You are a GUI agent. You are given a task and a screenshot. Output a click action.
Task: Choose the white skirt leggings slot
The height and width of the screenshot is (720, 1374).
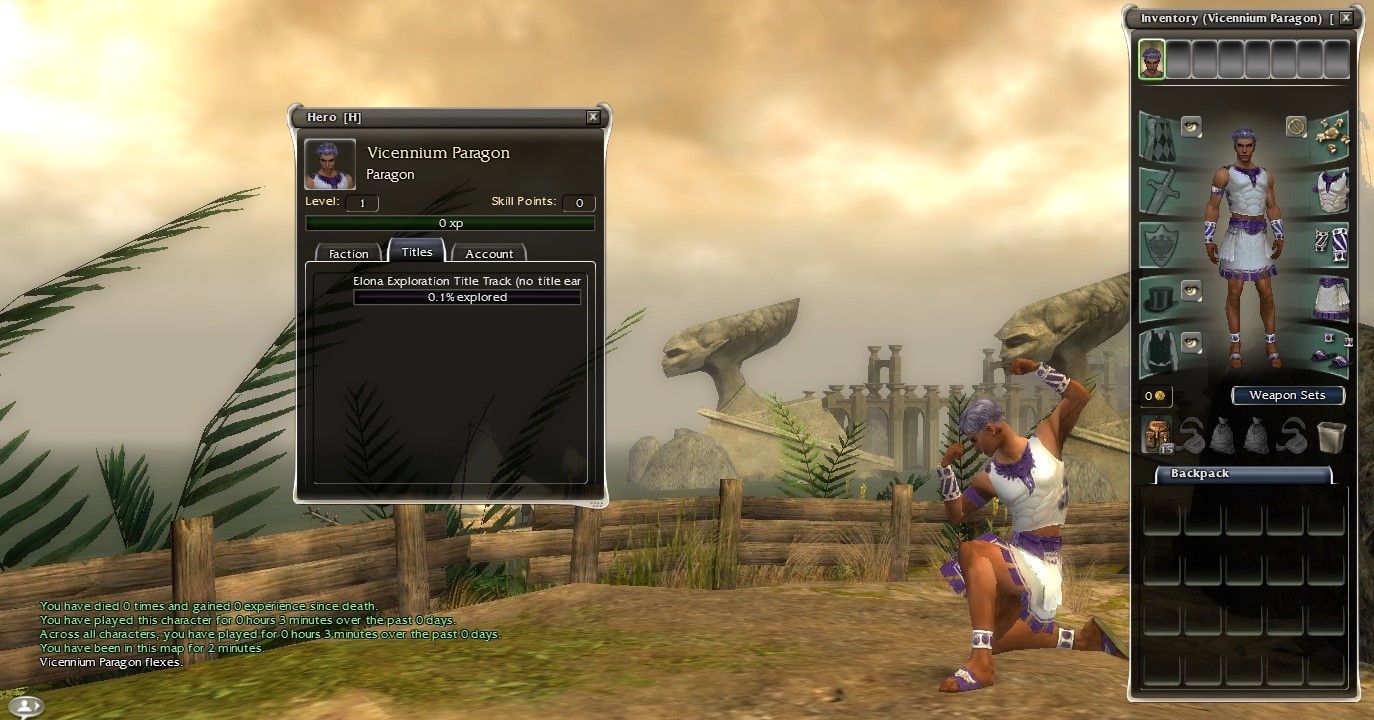[1330, 299]
